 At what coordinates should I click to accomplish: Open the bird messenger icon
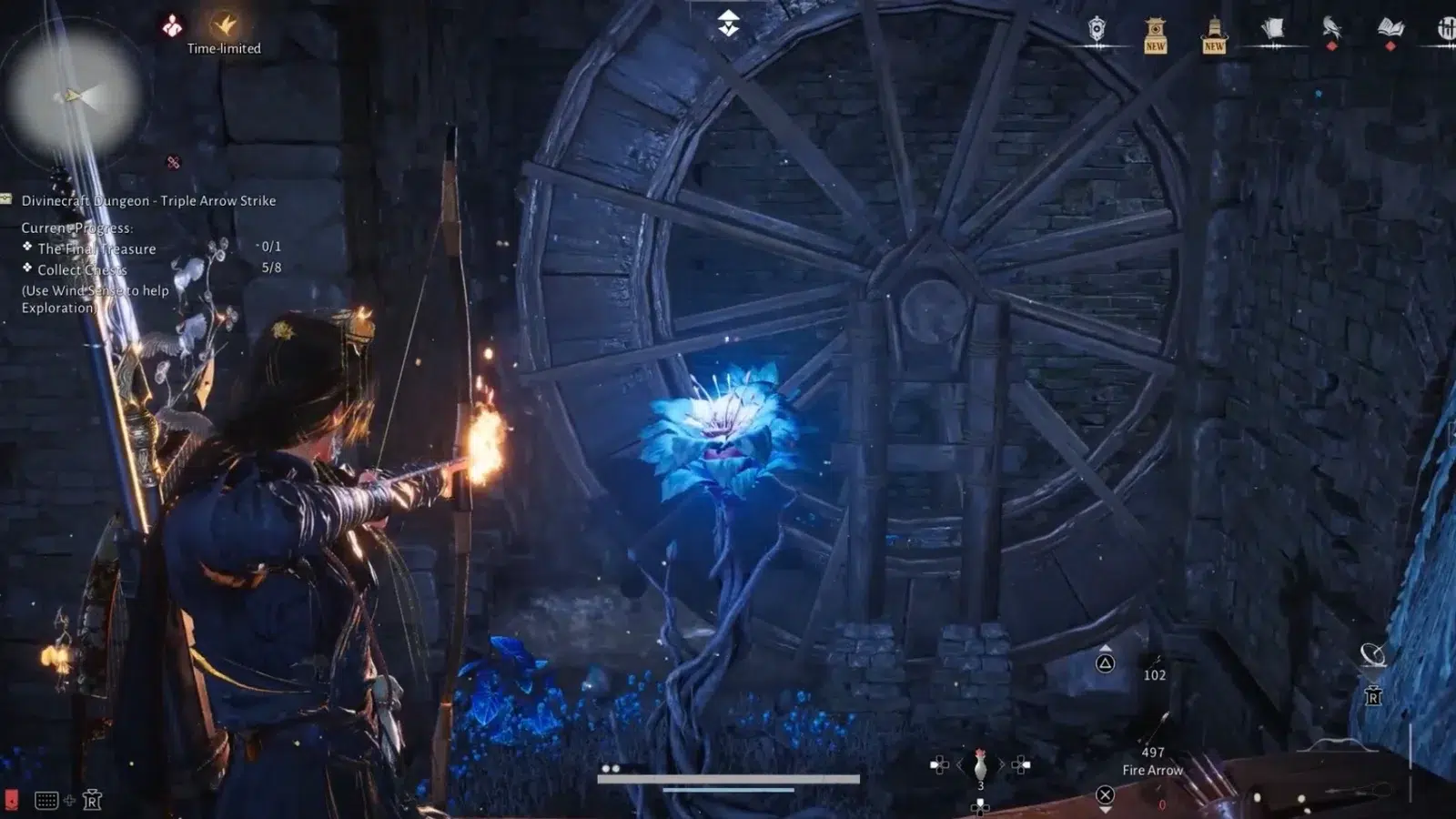click(1331, 28)
